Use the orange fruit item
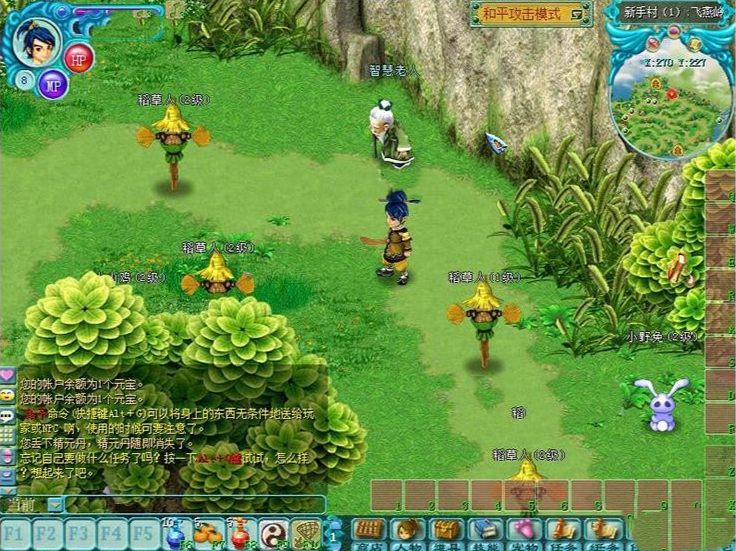The image size is (736, 551). [x=207, y=534]
